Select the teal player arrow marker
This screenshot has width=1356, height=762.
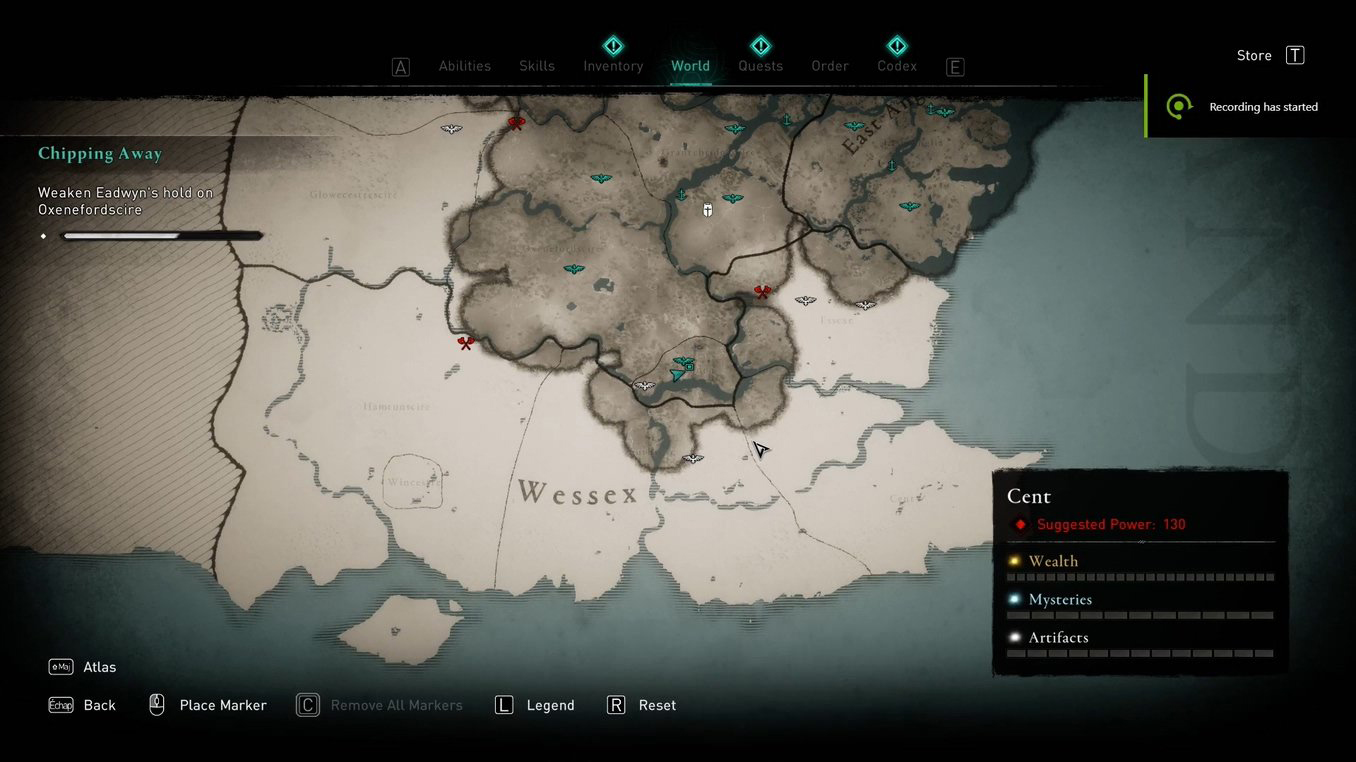click(x=678, y=375)
